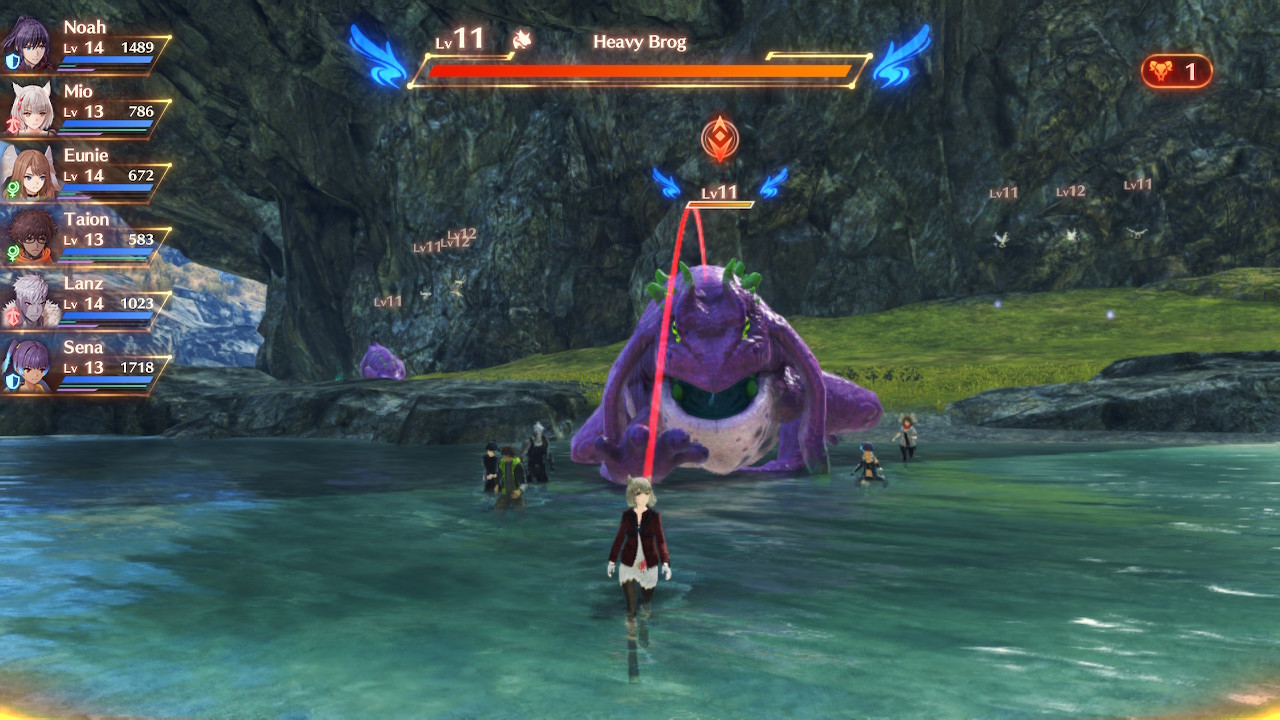
Task: Click the red enemy counter badge
Action: [x=1176, y=71]
